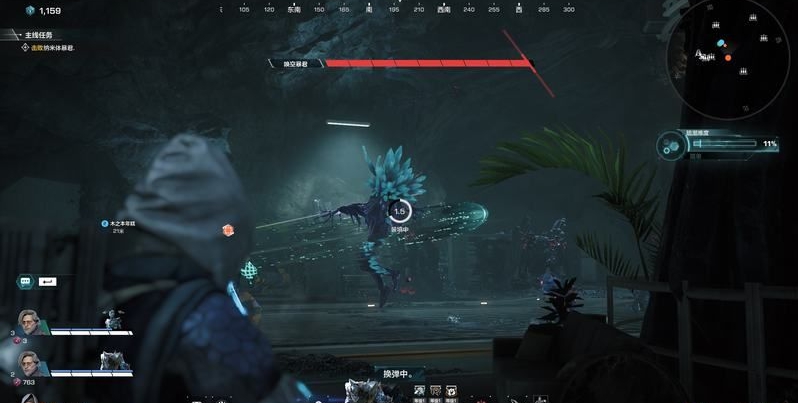Click the orange marker on the minimap

tap(728, 58)
